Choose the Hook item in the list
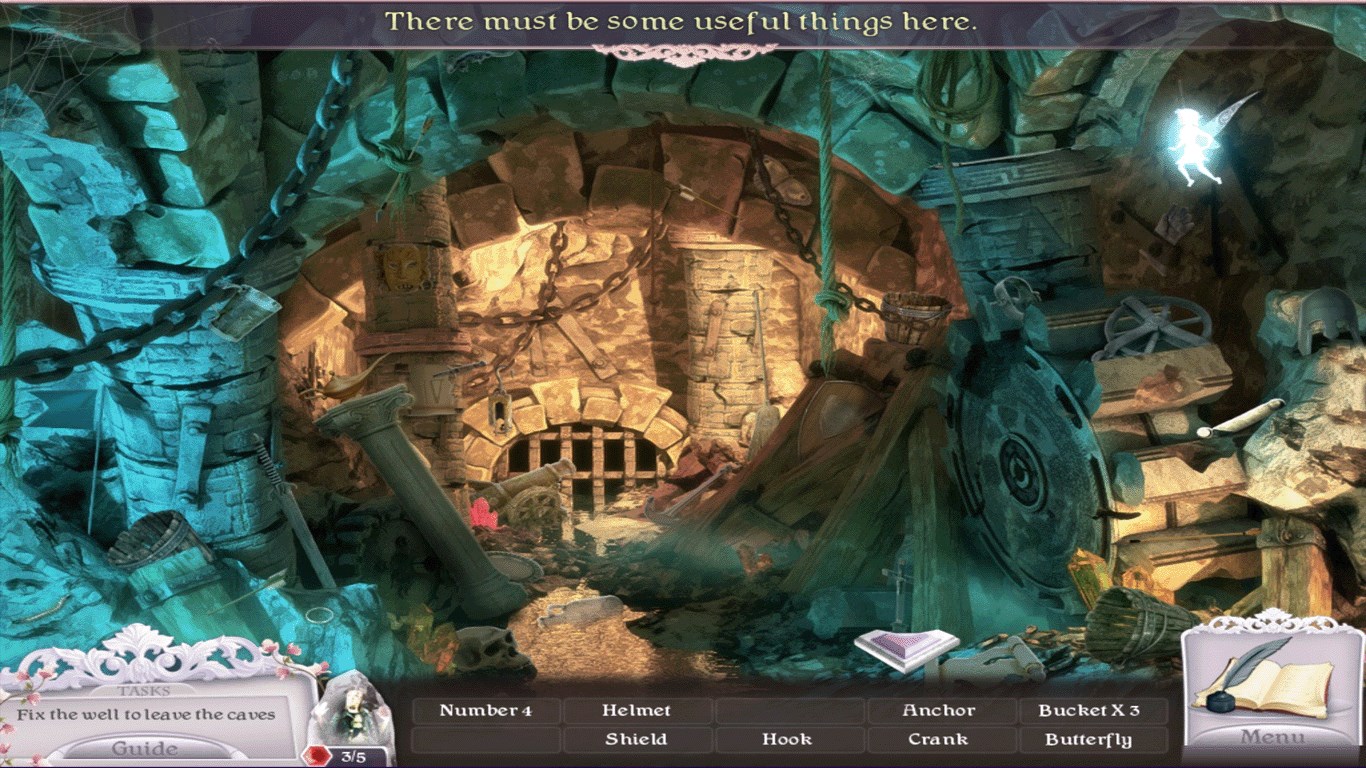The height and width of the screenshot is (768, 1366). (787, 740)
